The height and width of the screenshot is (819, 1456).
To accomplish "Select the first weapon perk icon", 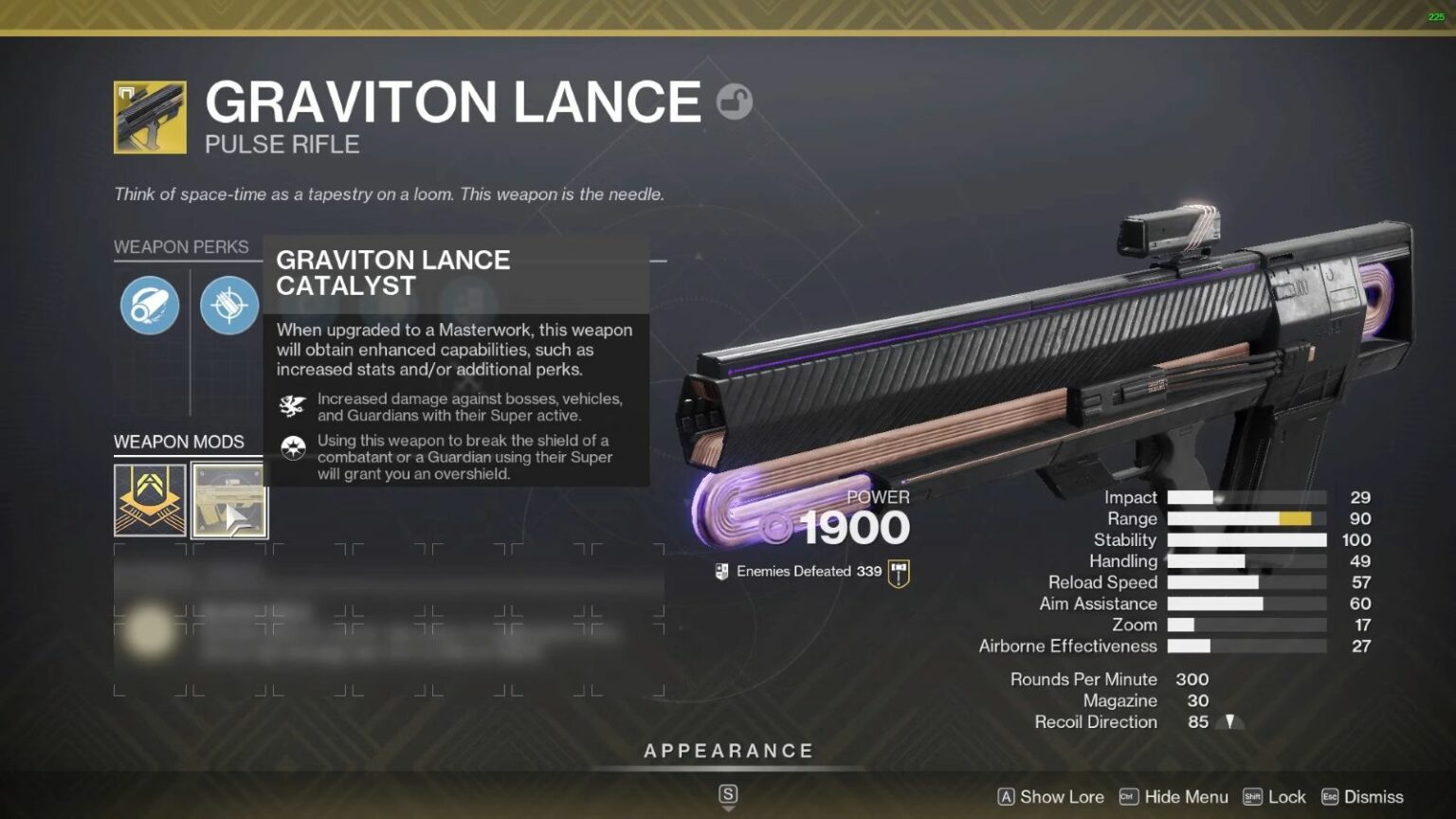I will tap(148, 304).
